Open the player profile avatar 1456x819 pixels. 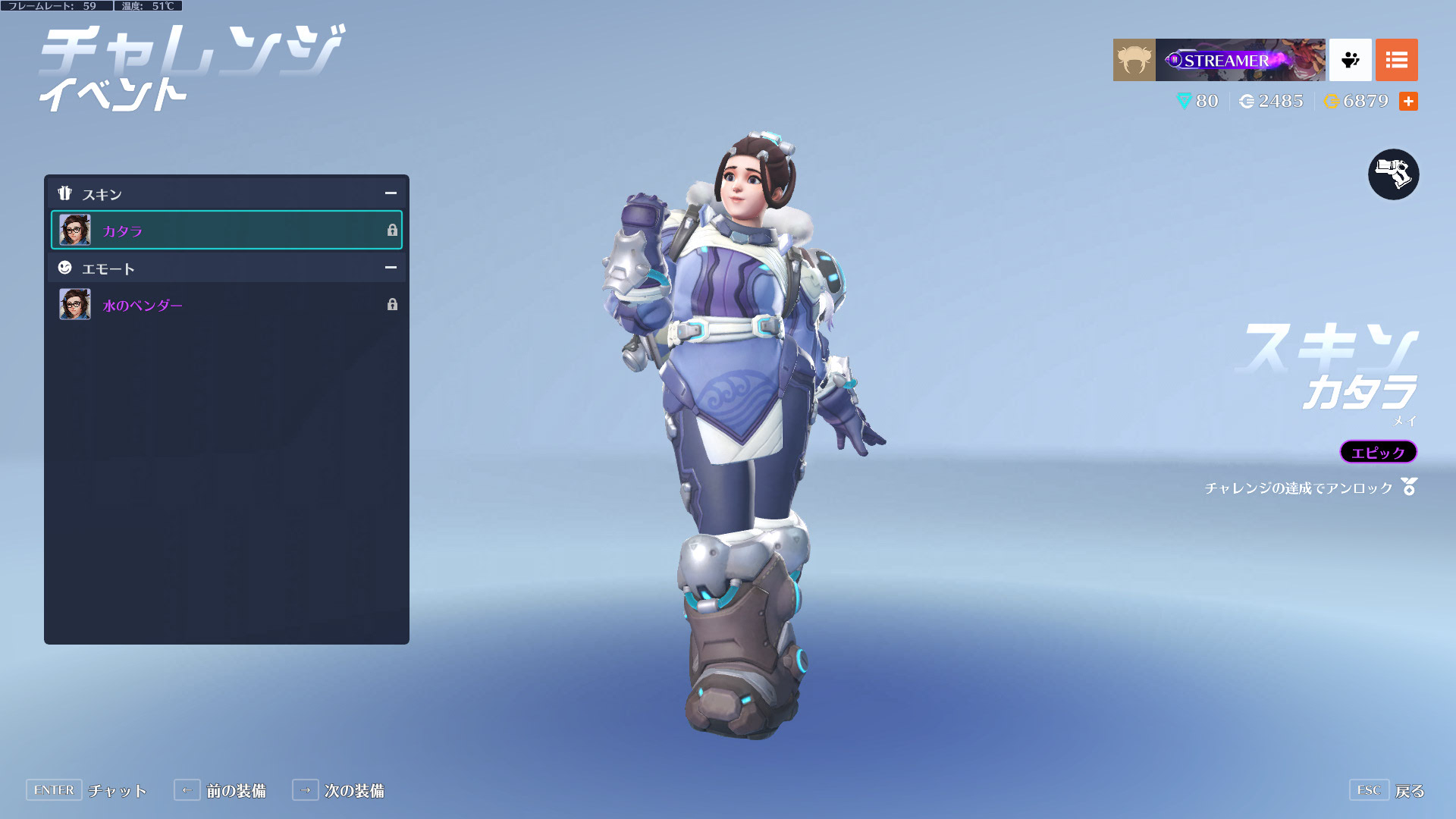(x=1134, y=60)
